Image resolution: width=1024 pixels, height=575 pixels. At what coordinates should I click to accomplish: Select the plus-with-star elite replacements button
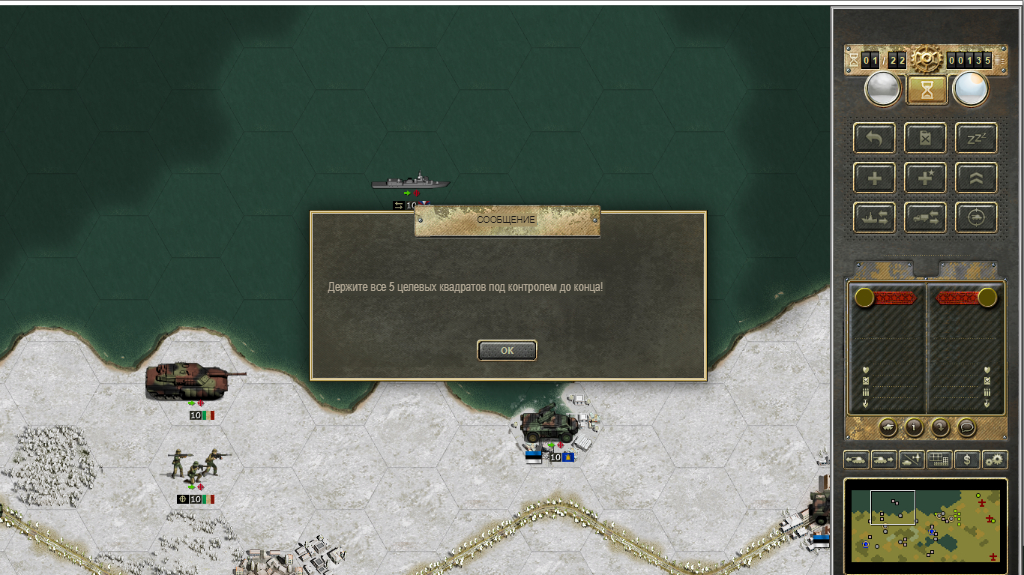click(x=925, y=178)
